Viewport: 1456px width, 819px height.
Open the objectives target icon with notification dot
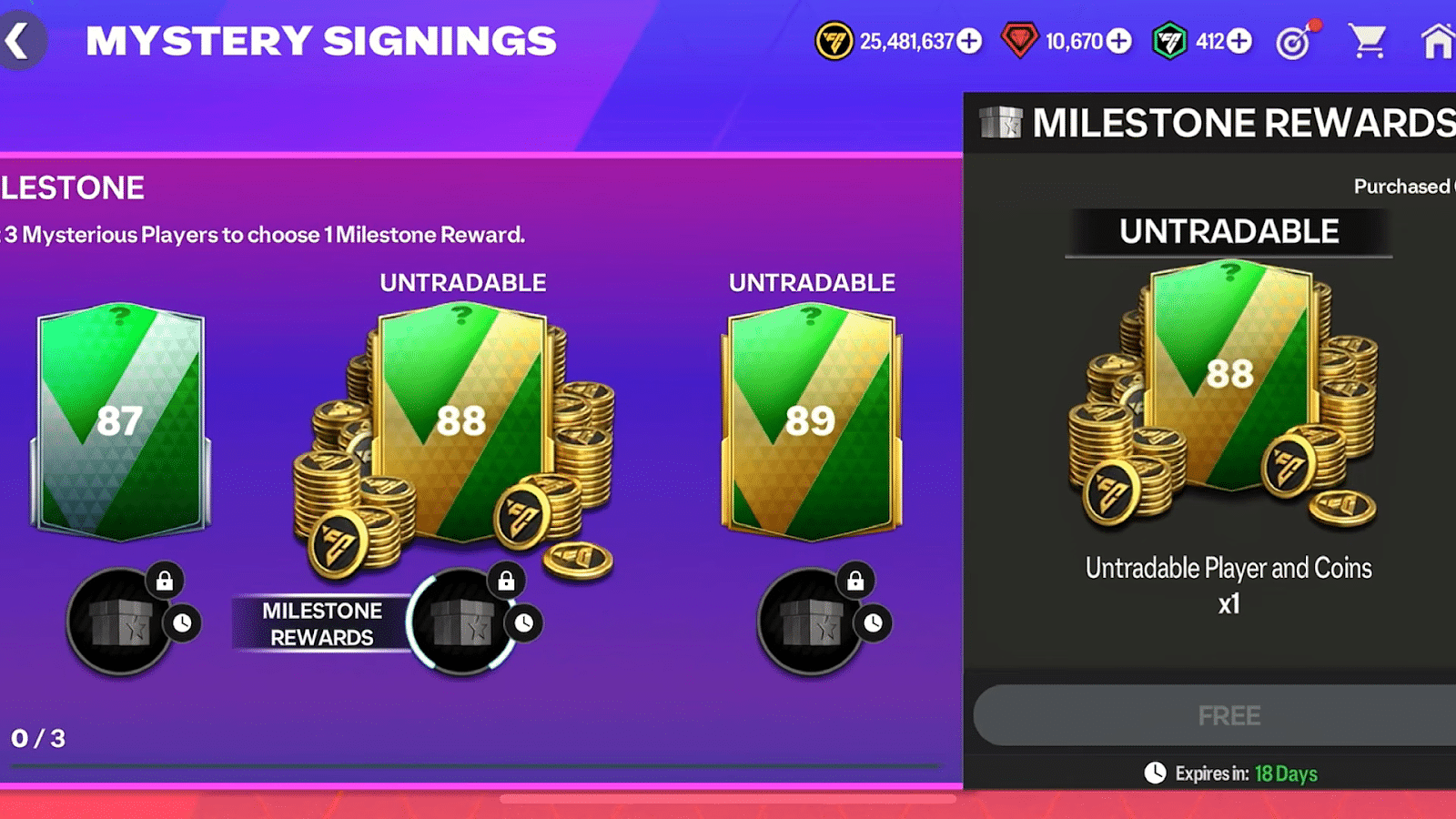pyautogui.click(x=1293, y=42)
